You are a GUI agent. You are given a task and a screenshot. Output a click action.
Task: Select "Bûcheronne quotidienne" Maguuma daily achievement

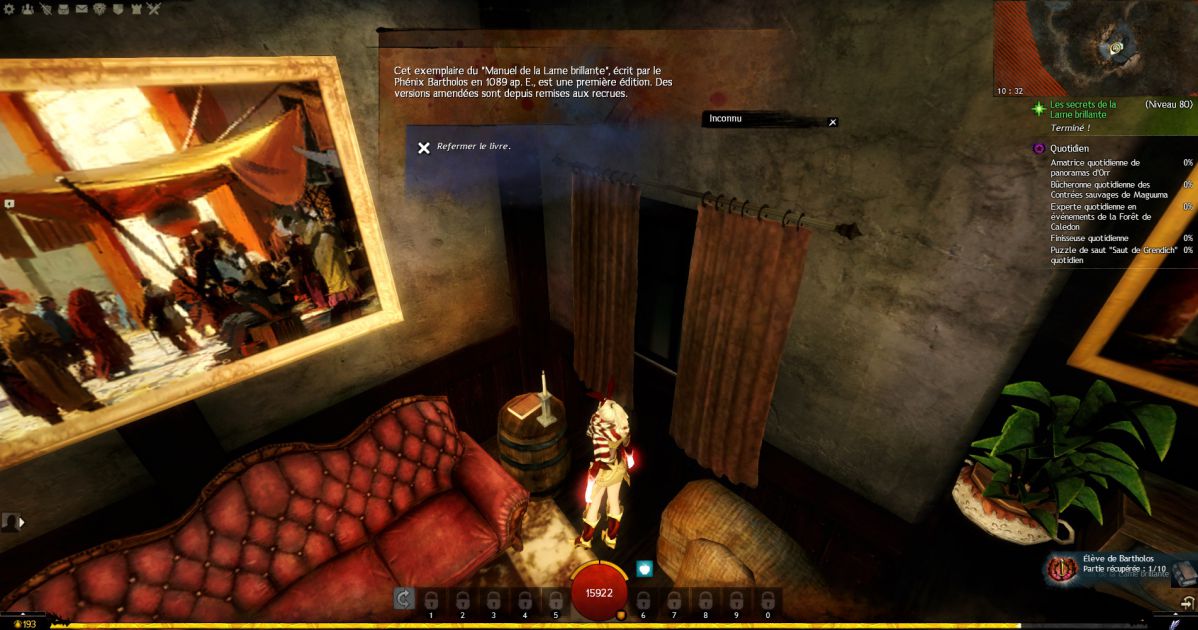pyautogui.click(x=1100, y=190)
